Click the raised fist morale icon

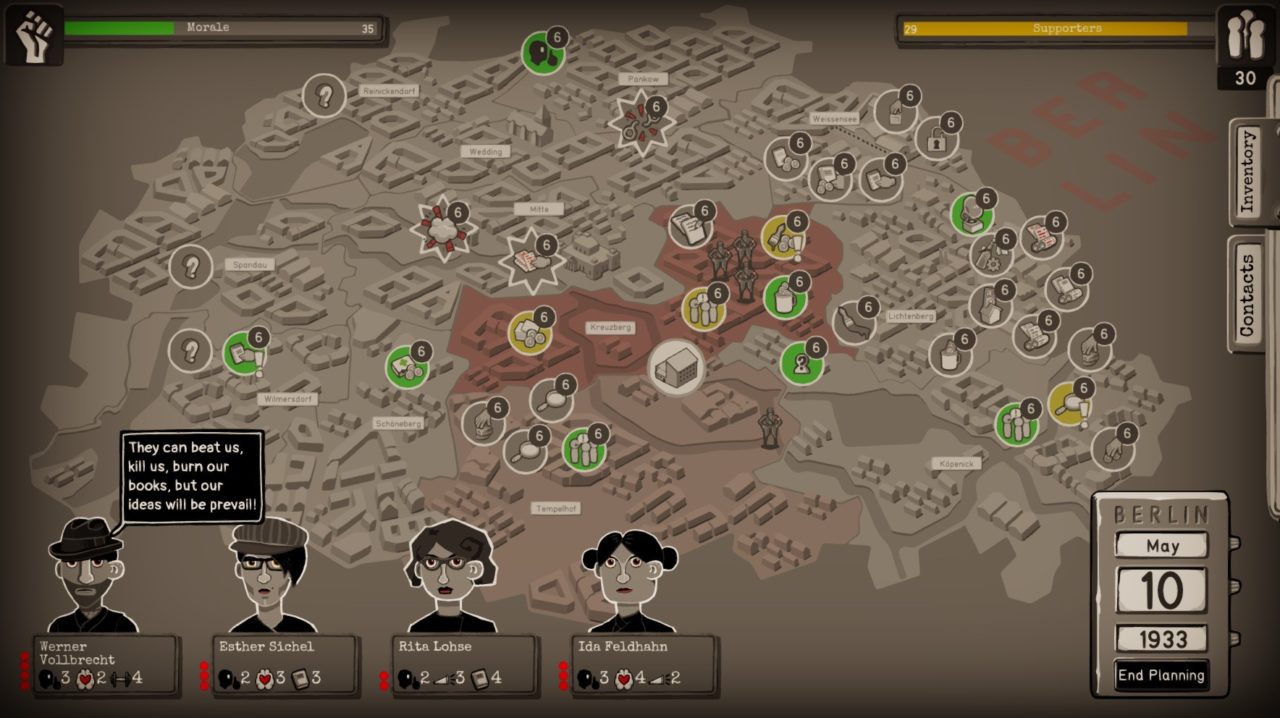(34, 36)
